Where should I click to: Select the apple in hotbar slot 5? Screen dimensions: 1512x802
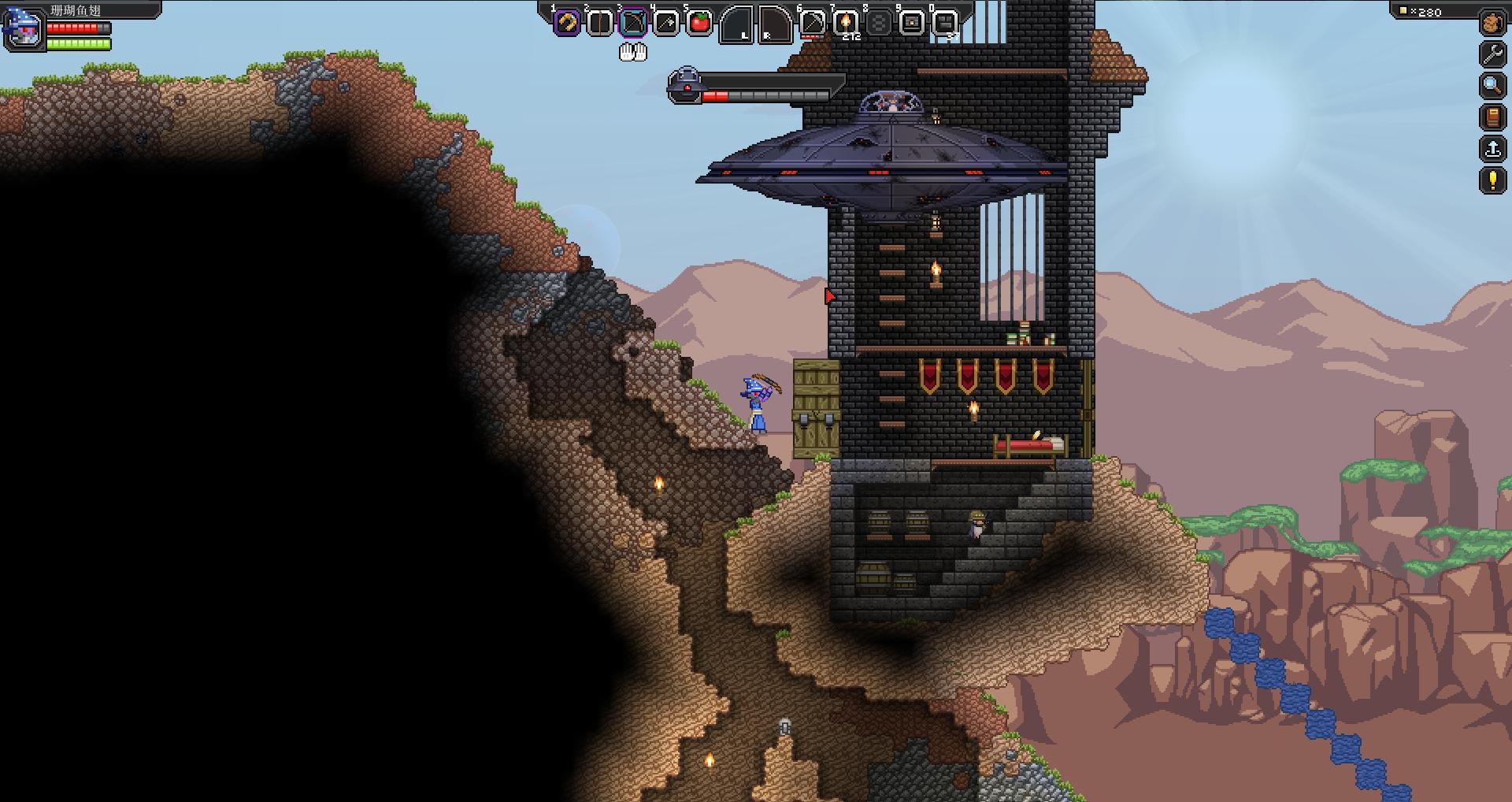tap(700, 21)
